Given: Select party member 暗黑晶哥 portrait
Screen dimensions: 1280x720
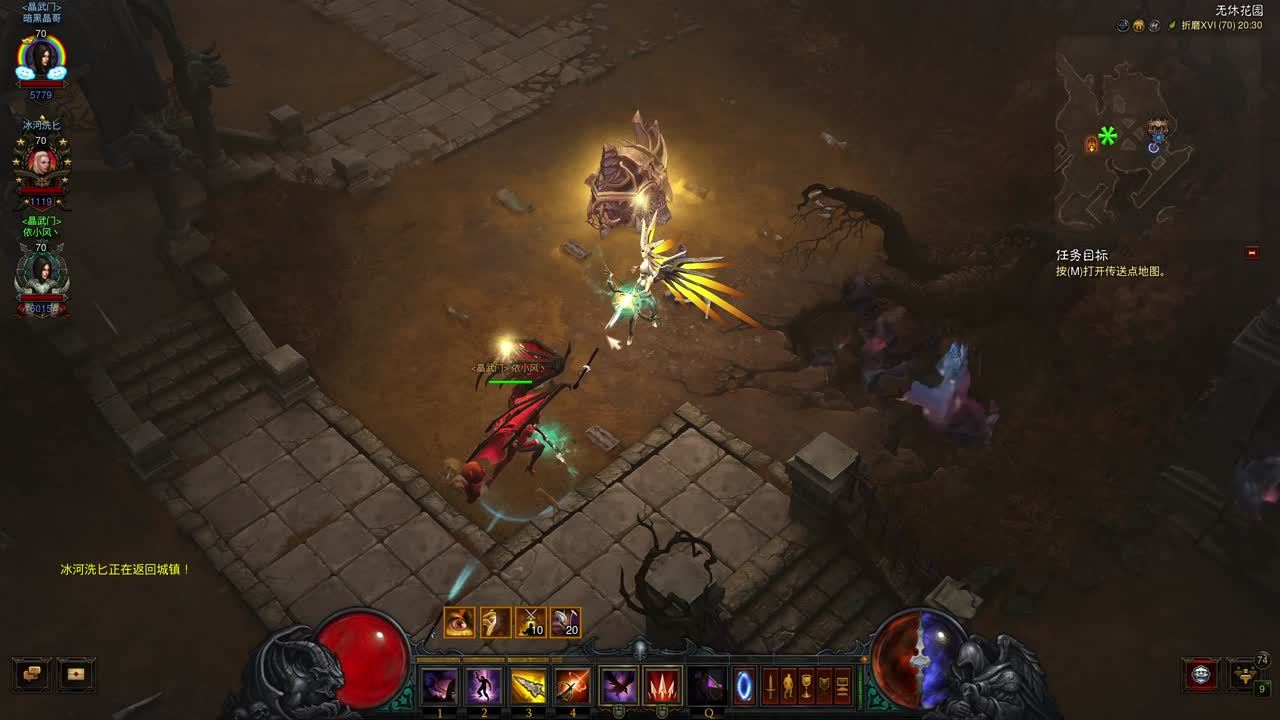Looking at the screenshot, I should [42, 60].
